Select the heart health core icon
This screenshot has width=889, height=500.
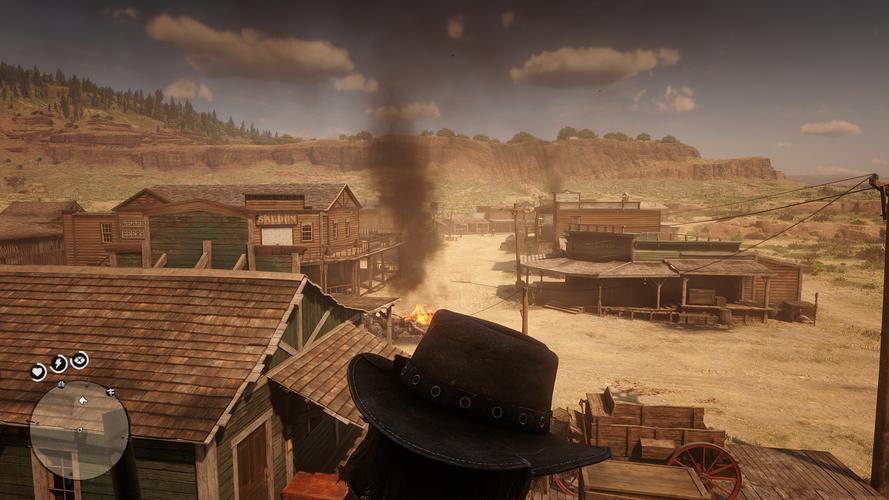[38, 372]
